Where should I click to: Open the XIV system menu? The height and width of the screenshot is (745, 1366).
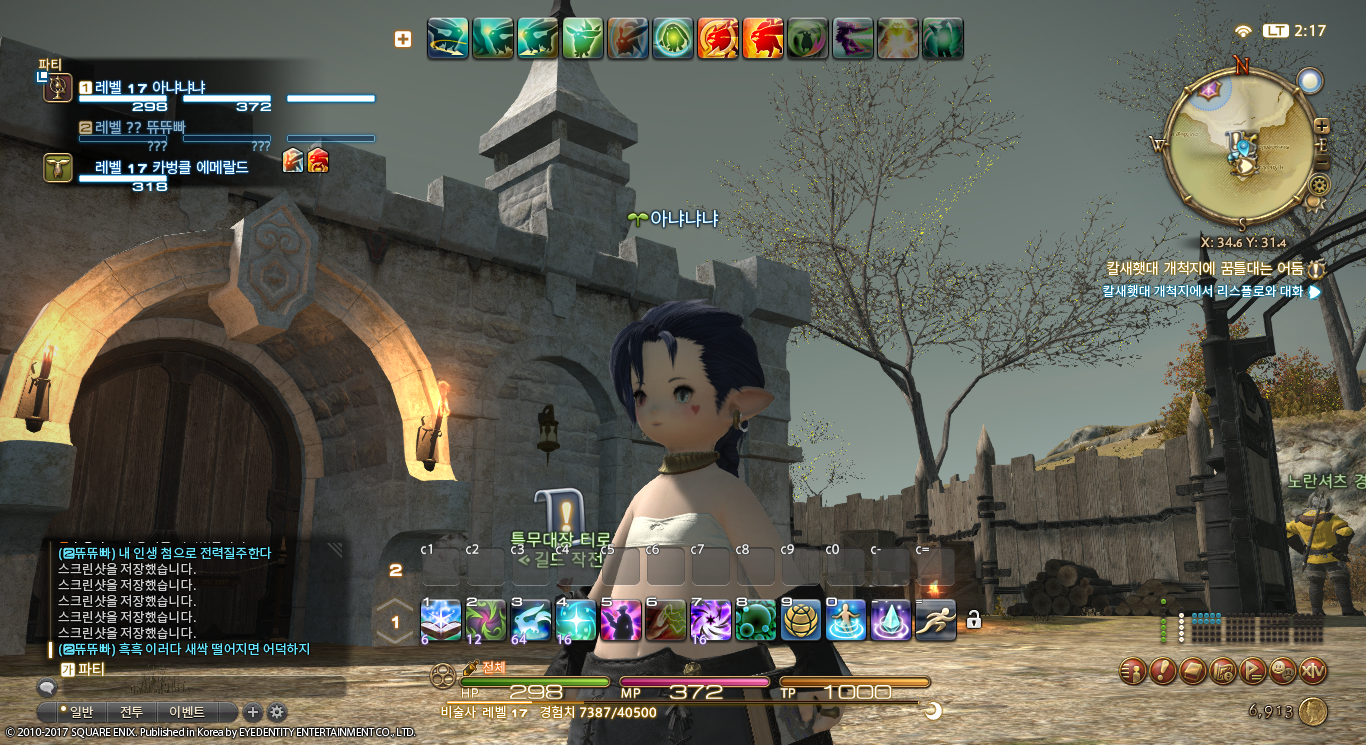point(1313,671)
